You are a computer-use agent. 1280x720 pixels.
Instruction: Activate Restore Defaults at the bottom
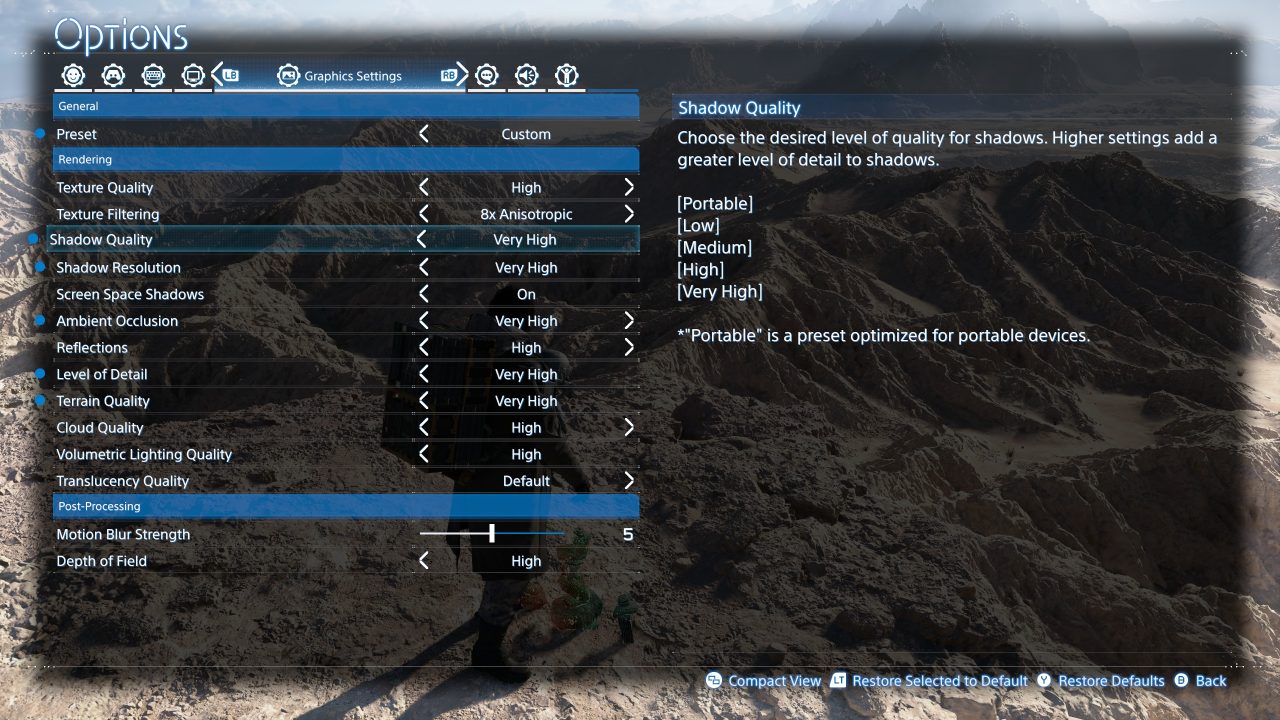point(1110,680)
